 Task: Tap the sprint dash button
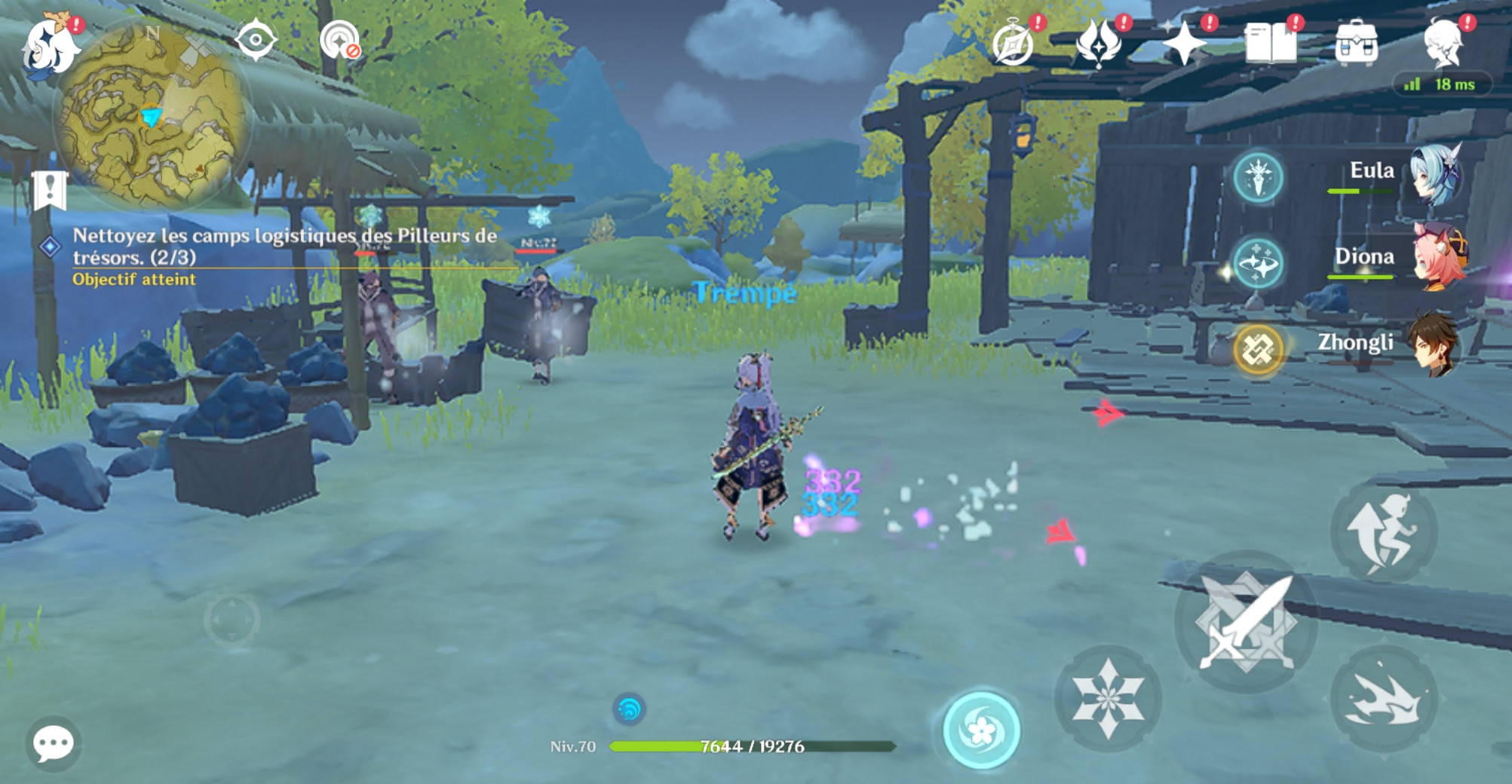coord(1383,698)
